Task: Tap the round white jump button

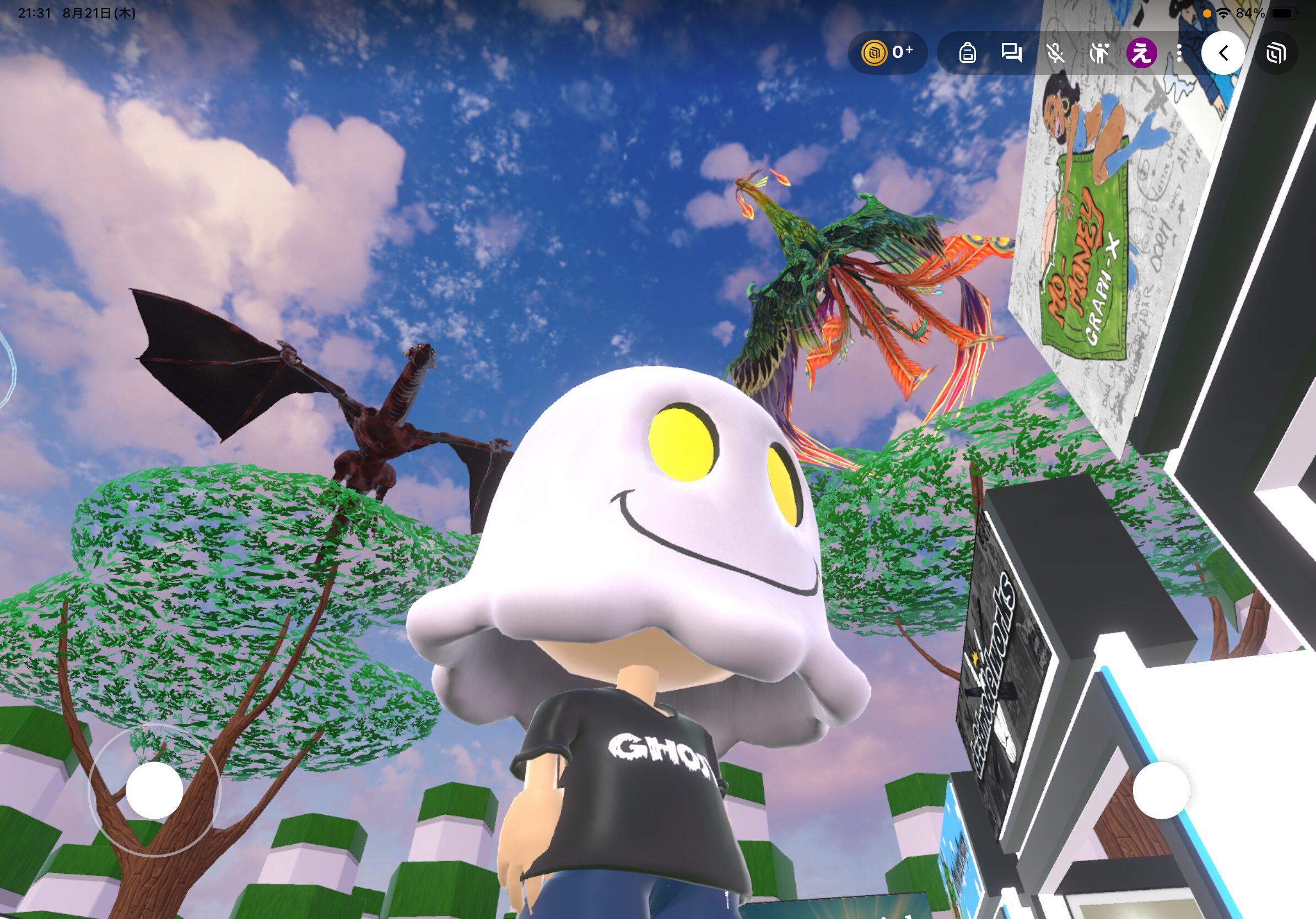Action: click(1161, 790)
